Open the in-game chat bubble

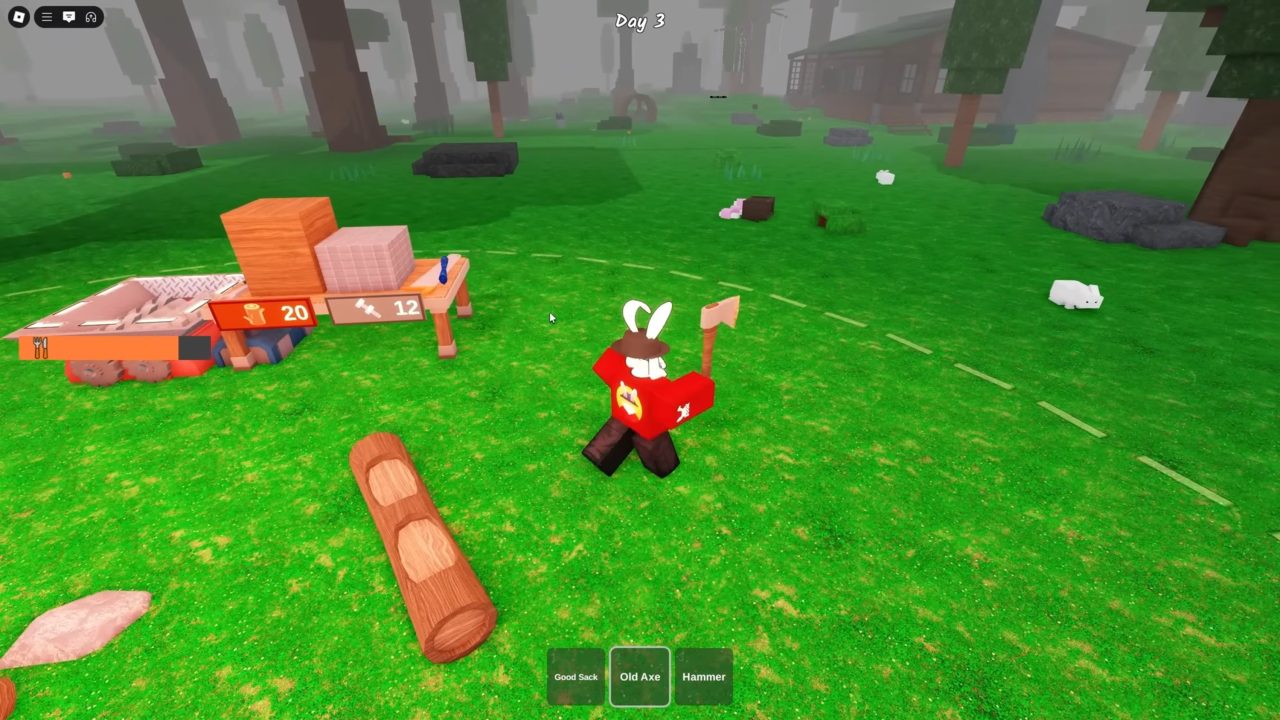point(68,17)
